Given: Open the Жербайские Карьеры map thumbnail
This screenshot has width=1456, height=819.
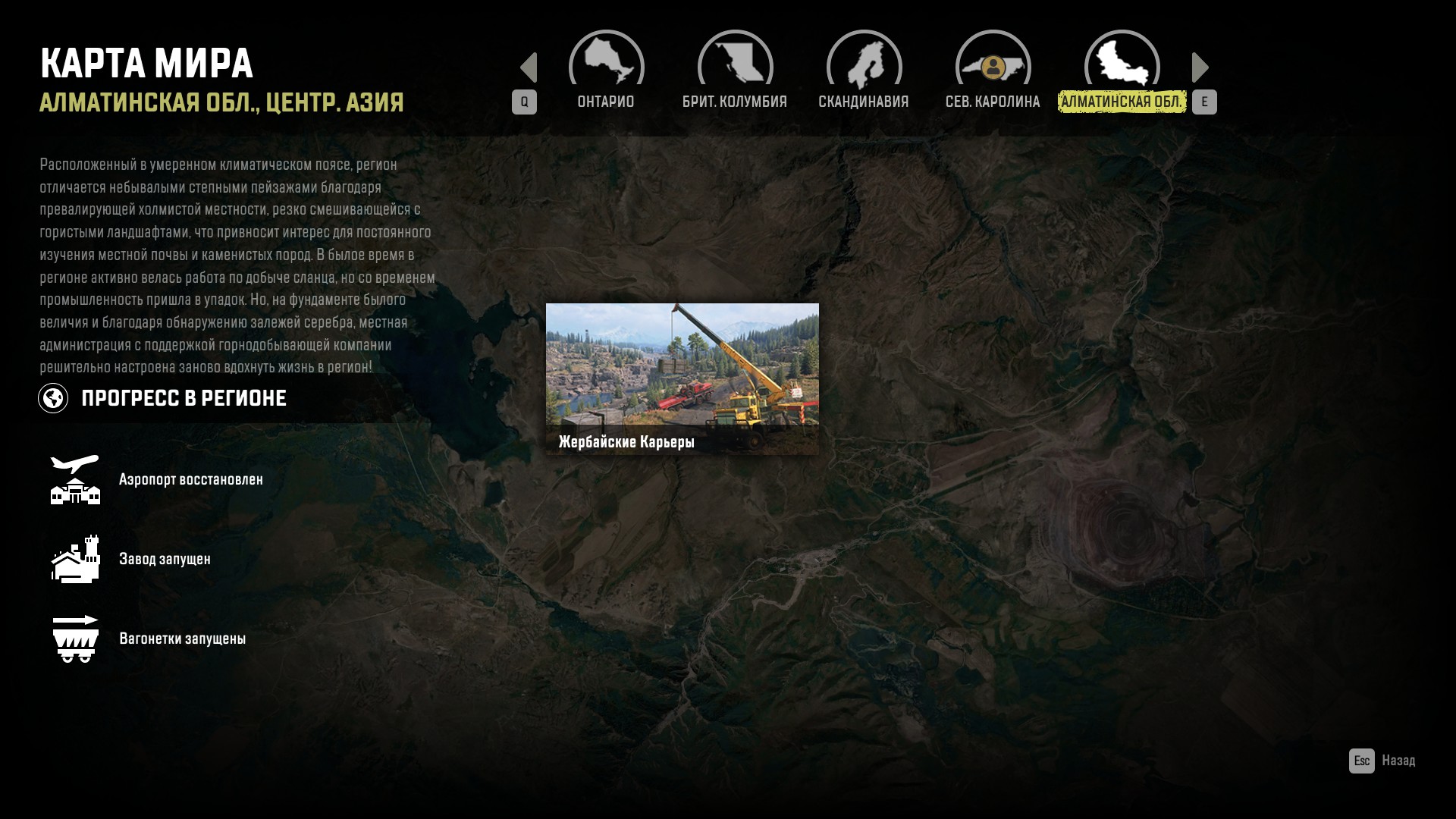Looking at the screenshot, I should pos(682,378).
